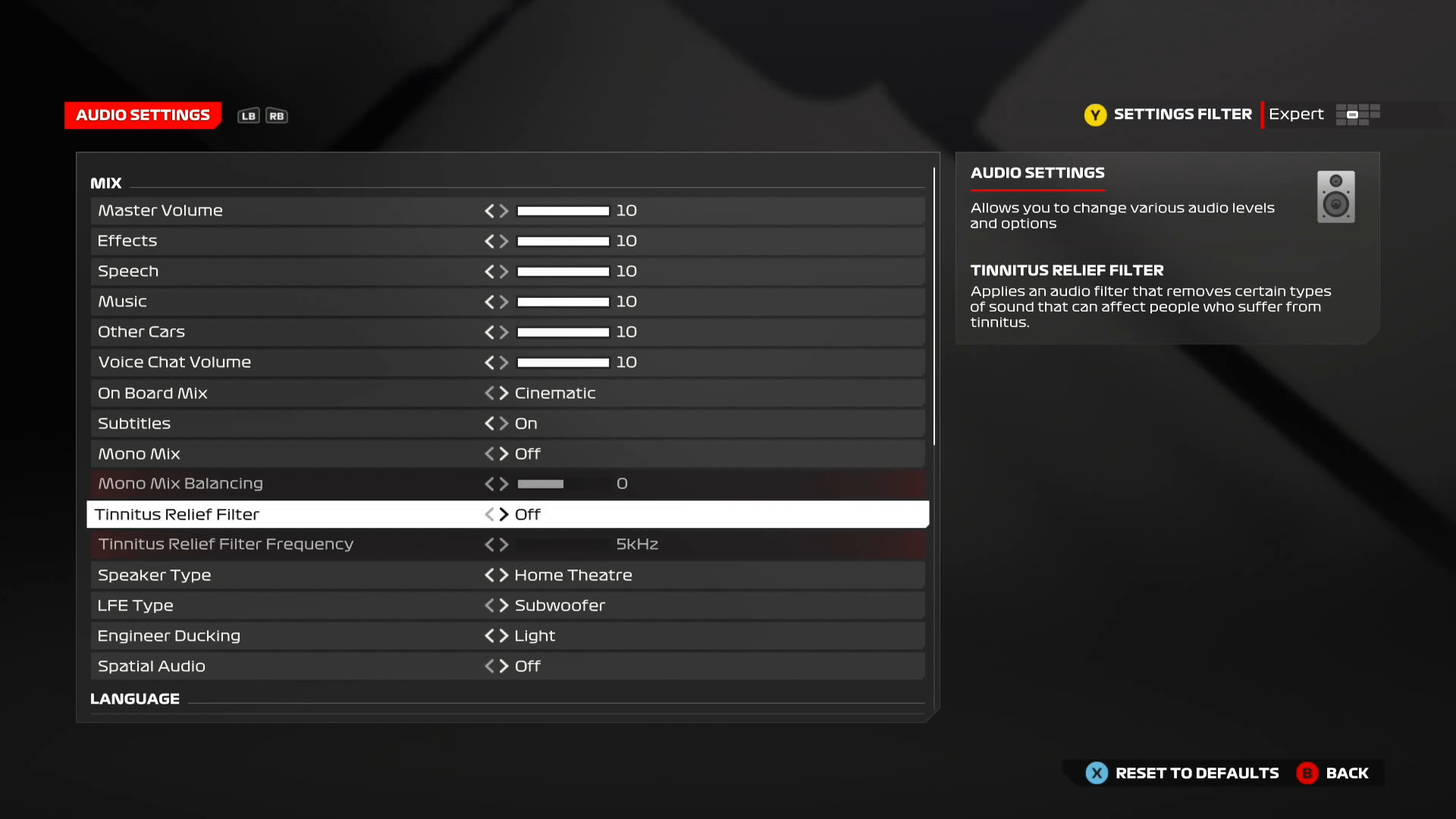Click the right arrow on Engineer Ducking

(x=504, y=635)
